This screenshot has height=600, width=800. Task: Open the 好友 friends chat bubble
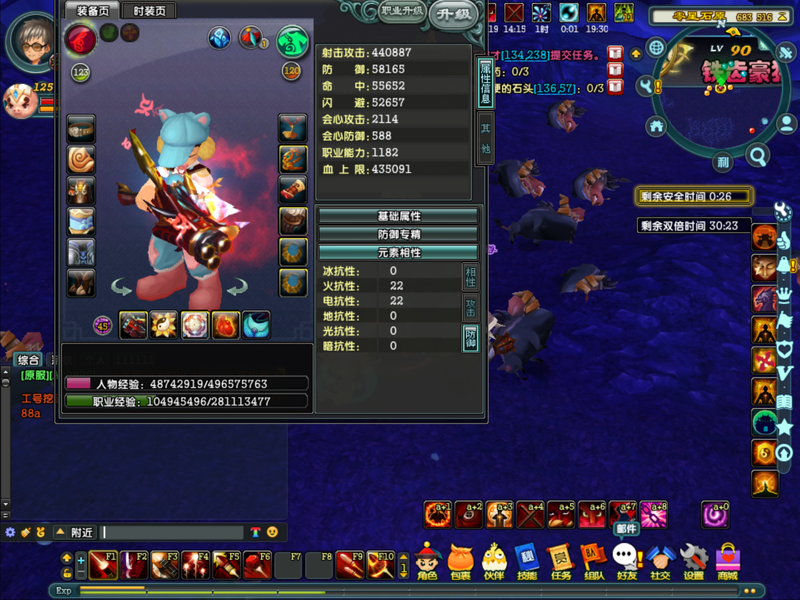click(x=626, y=561)
